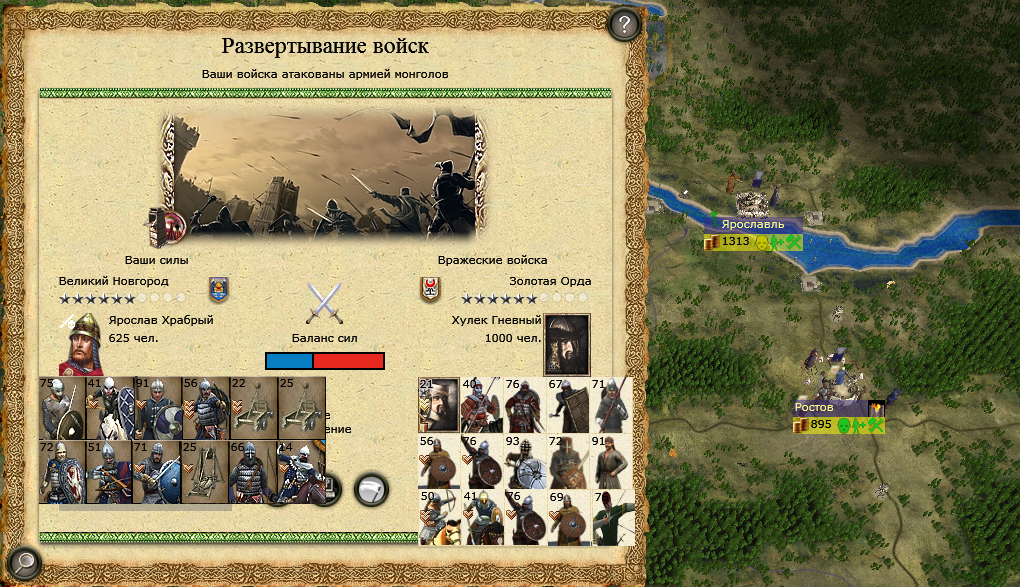The width and height of the screenshot is (1020, 587).
Task: Select Novgorod's 14-man cavalry unit card
Action: coord(302,472)
